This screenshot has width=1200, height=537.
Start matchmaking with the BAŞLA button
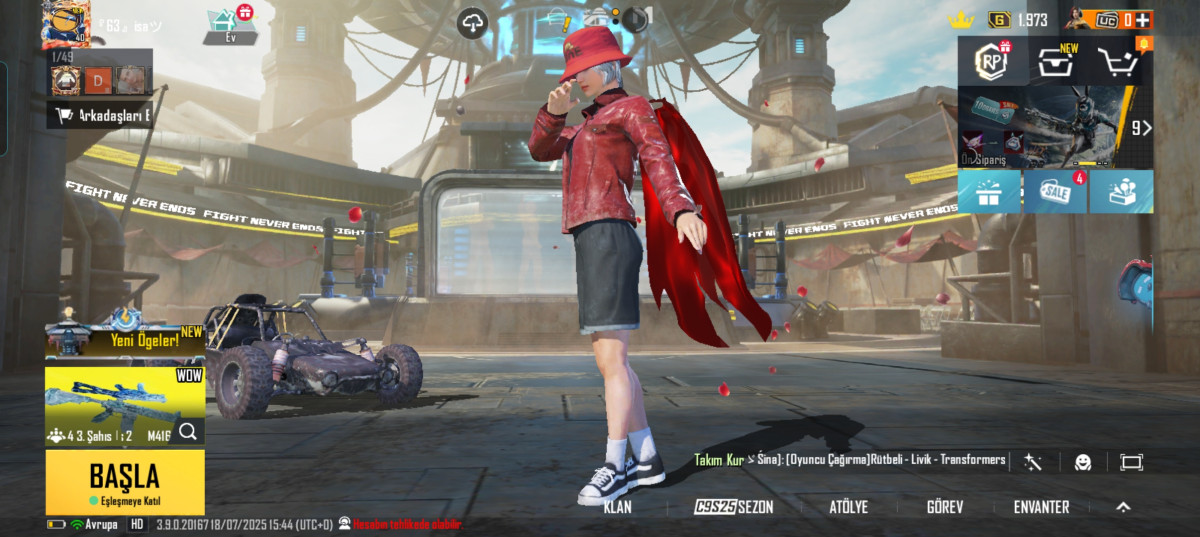124,481
